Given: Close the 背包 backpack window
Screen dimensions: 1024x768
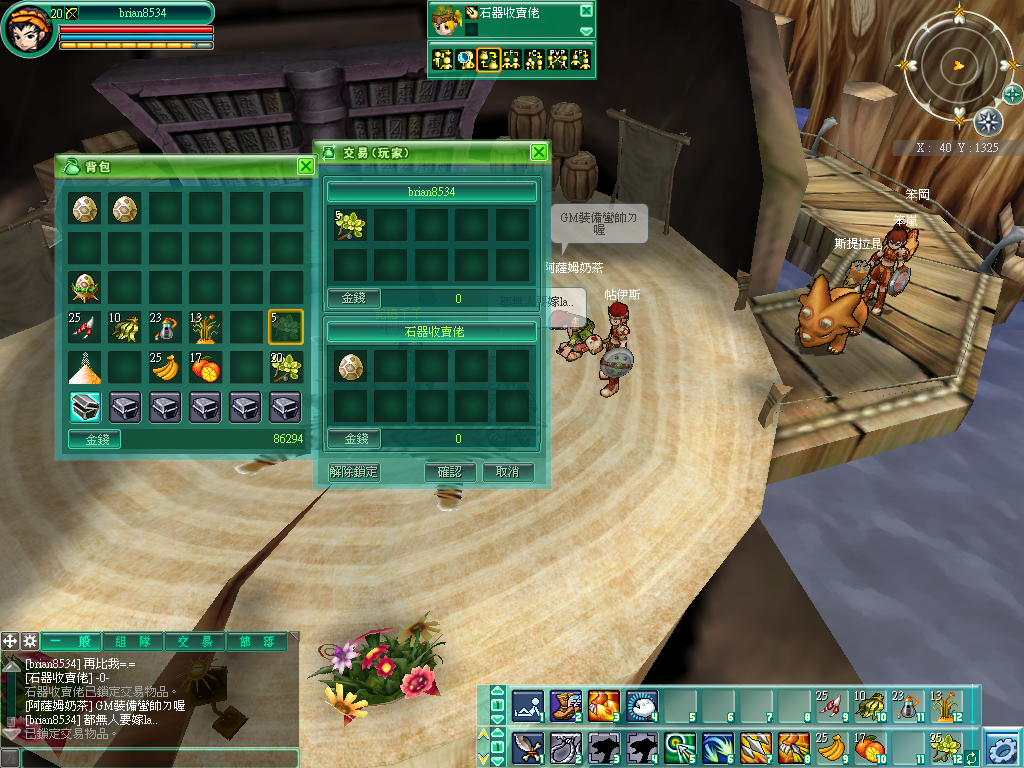Looking at the screenshot, I should click(306, 166).
